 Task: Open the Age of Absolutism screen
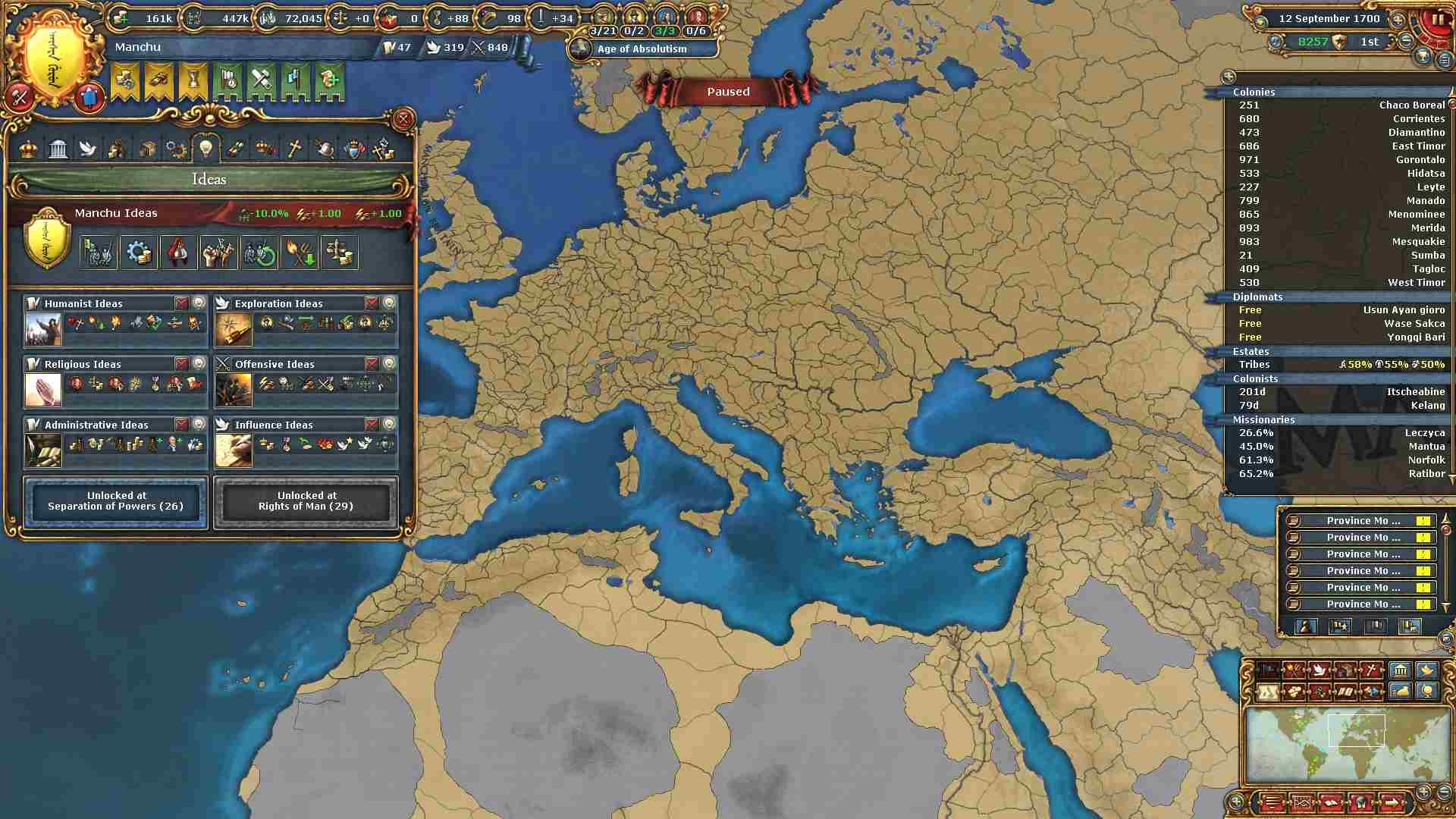[641, 49]
